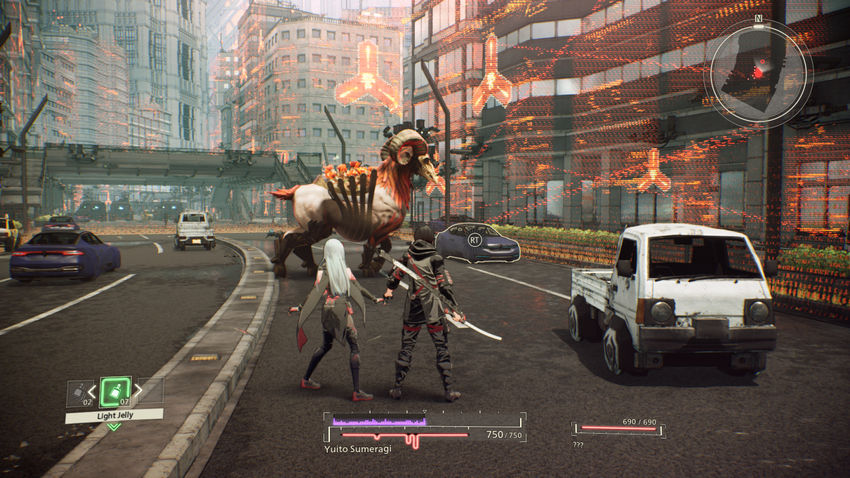Cycle items with the left arrow
850x478 pixels.
tap(93, 391)
